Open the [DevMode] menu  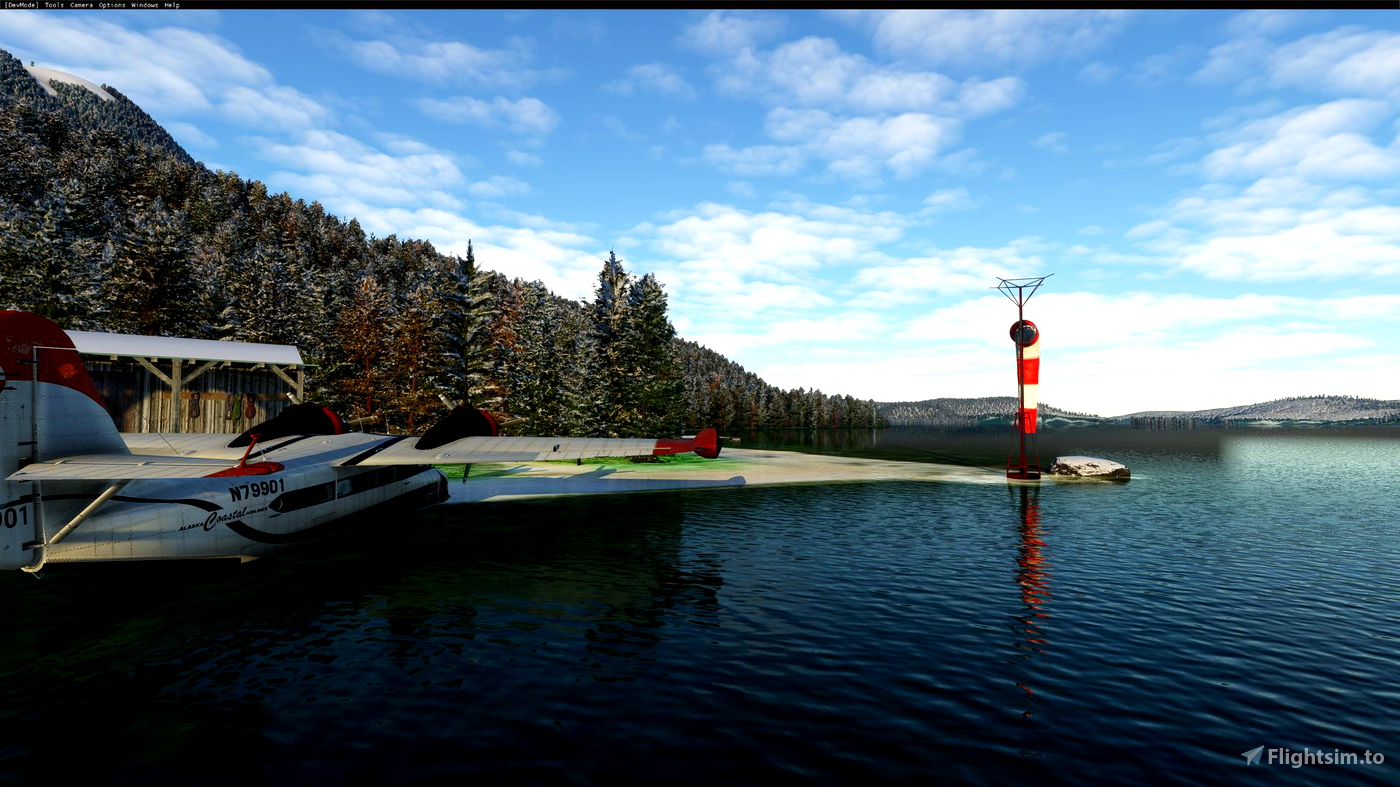pos(20,4)
